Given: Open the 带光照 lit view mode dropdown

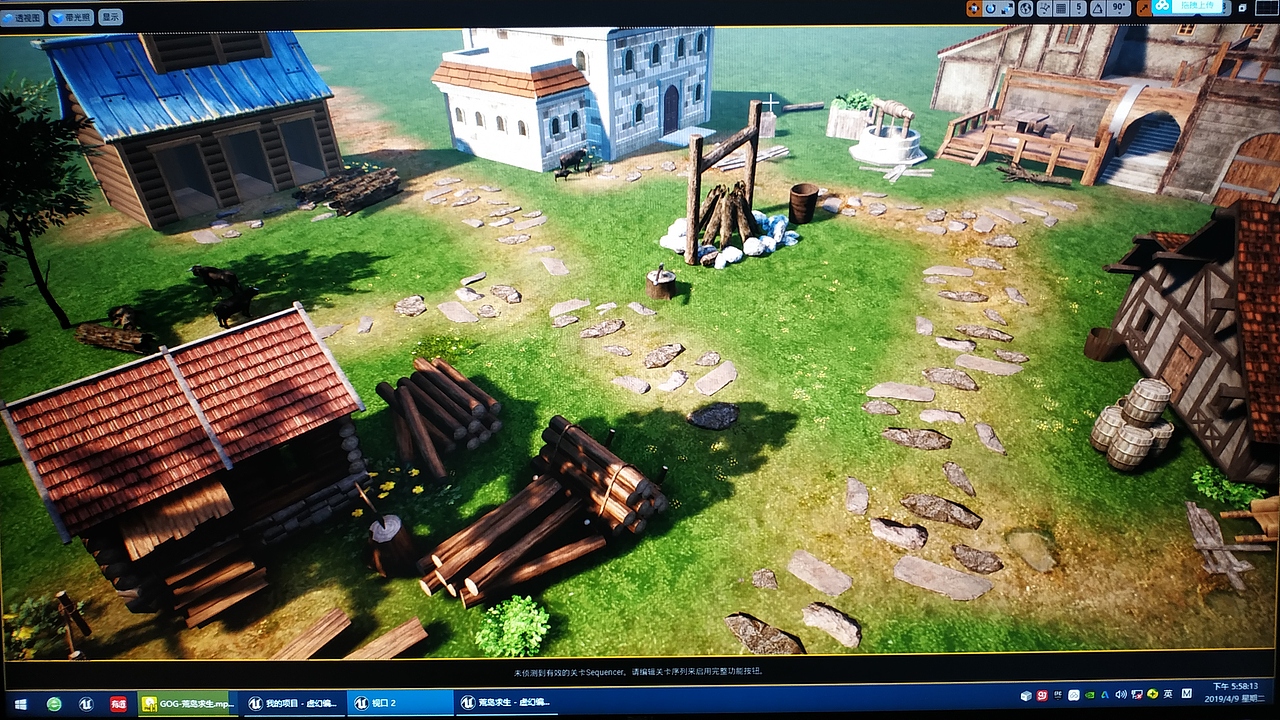Looking at the screenshot, I should tap(72, 15).
